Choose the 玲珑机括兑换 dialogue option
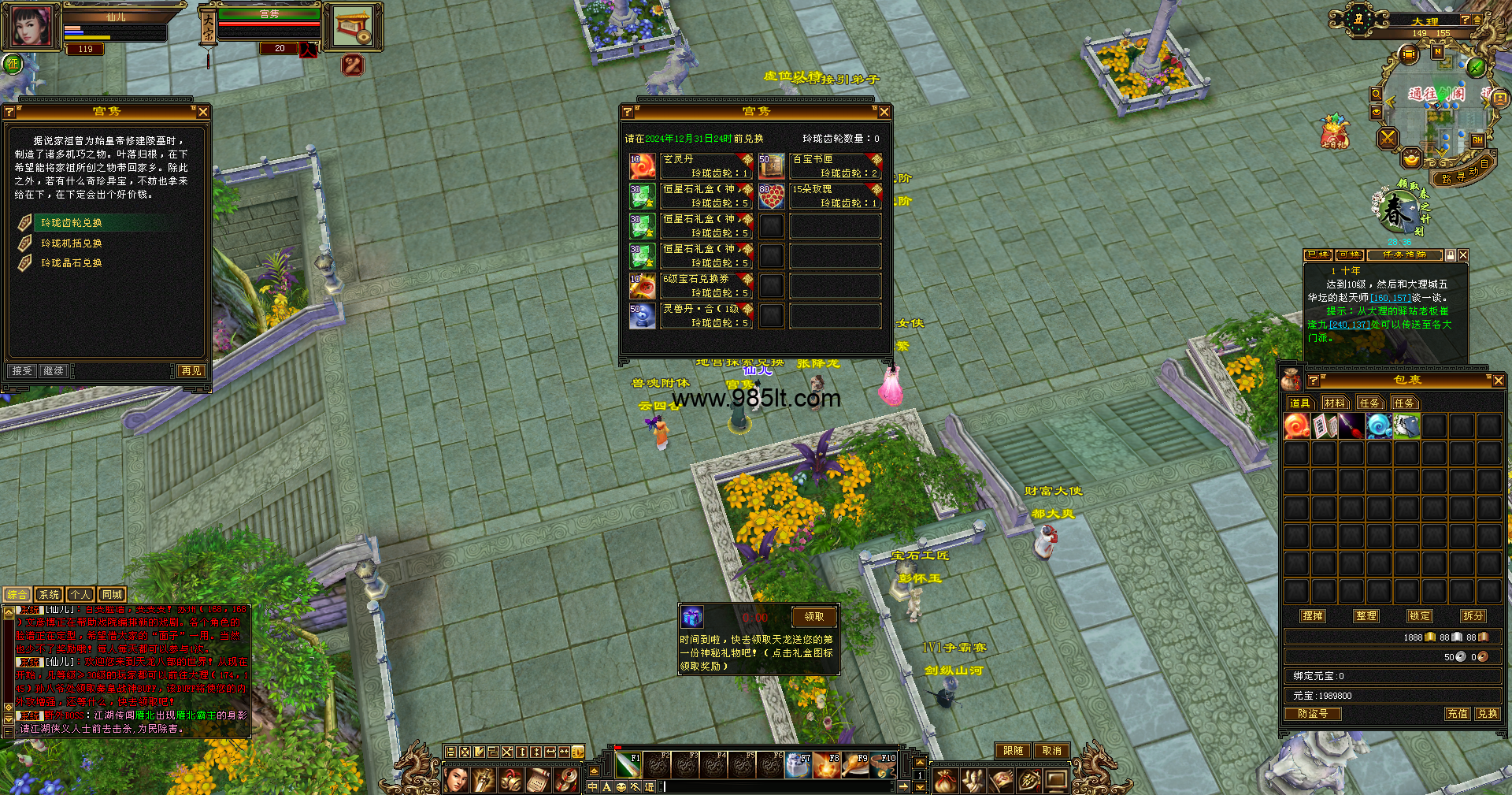Screen dimensions: 1512x795 (71, 243)
